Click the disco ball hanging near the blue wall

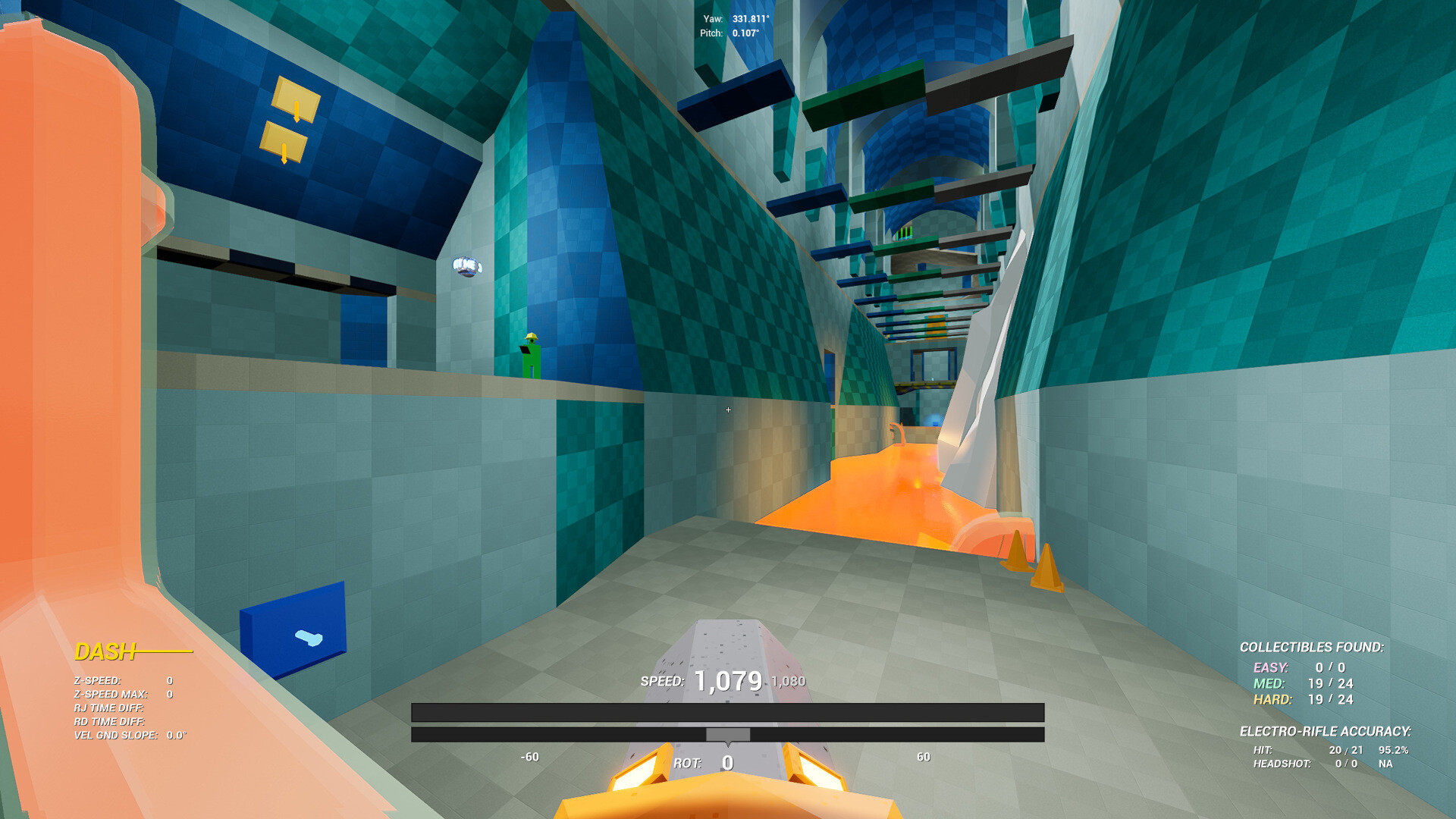click(x=468, y=267)
